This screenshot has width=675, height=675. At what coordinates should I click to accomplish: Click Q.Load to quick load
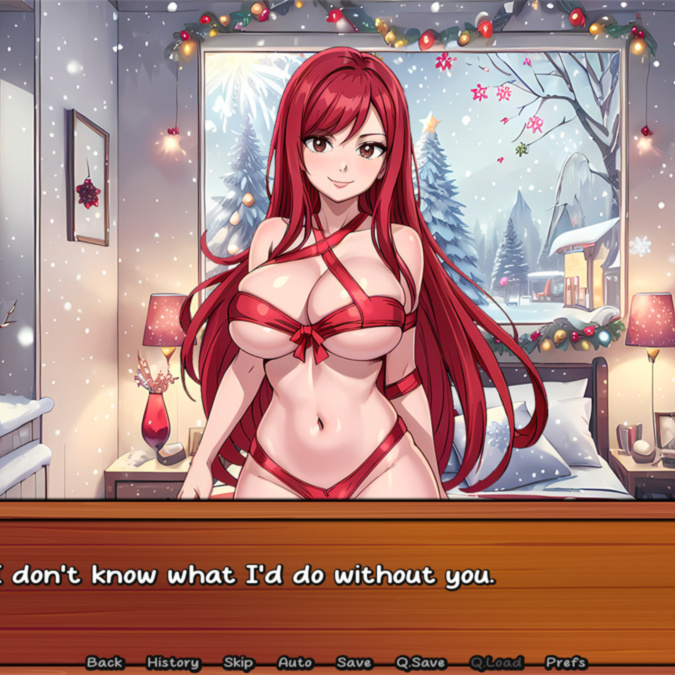pyautogui.click(x=495, y=662)
